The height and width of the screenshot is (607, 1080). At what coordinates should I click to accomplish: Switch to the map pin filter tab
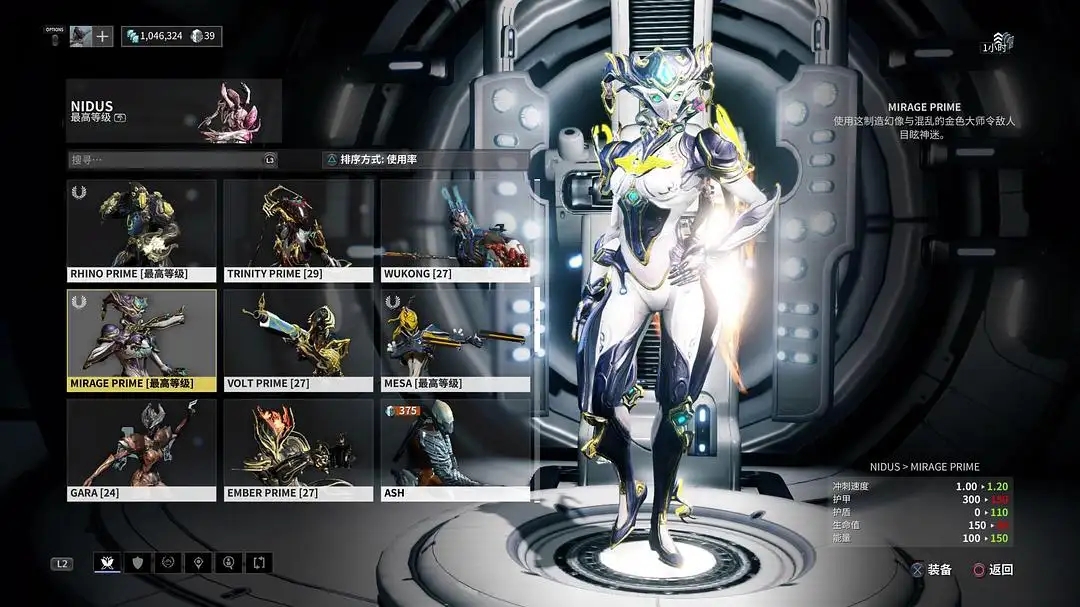point(198,563)
